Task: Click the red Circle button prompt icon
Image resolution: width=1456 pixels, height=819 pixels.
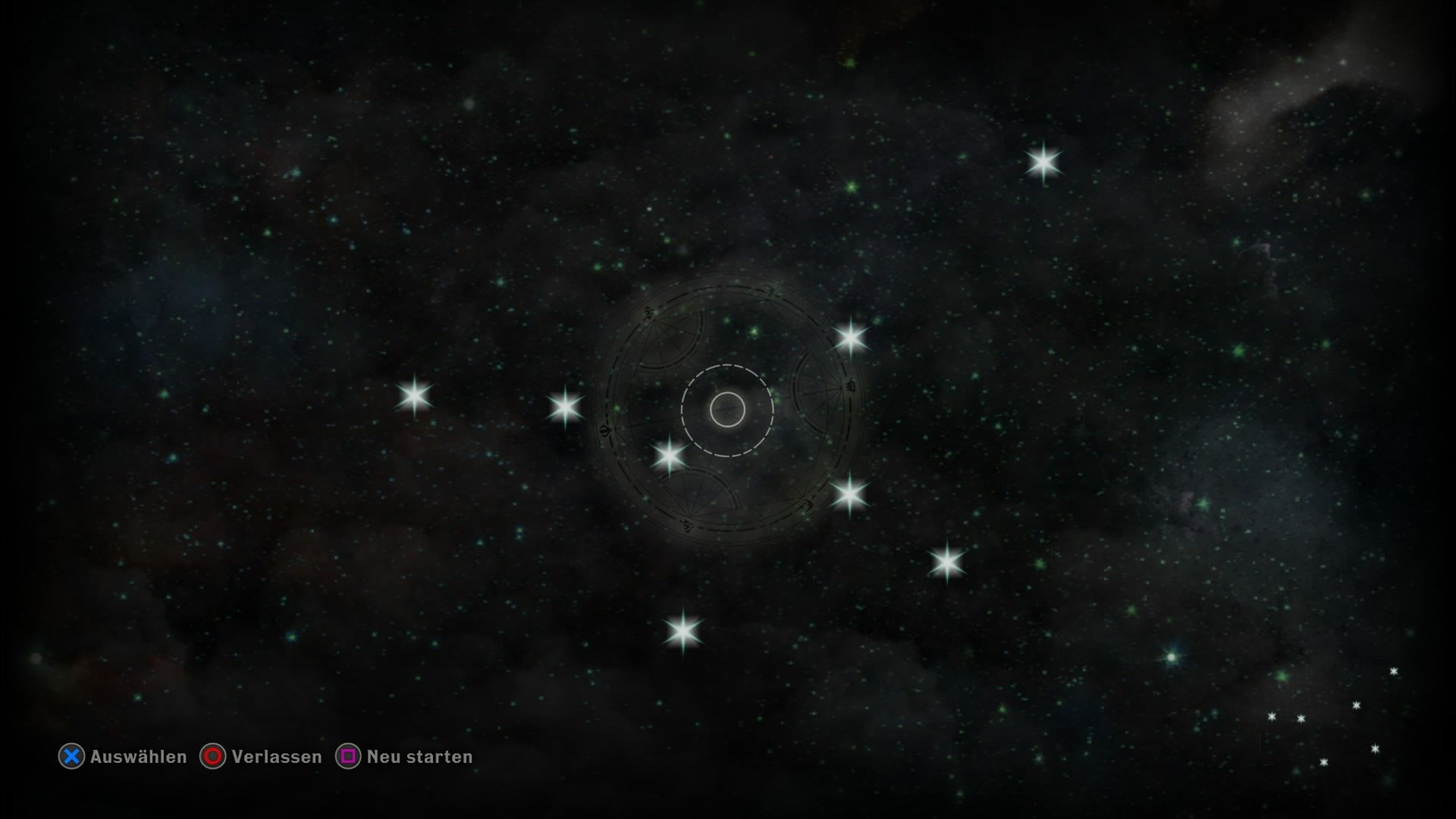Action: 213,757
